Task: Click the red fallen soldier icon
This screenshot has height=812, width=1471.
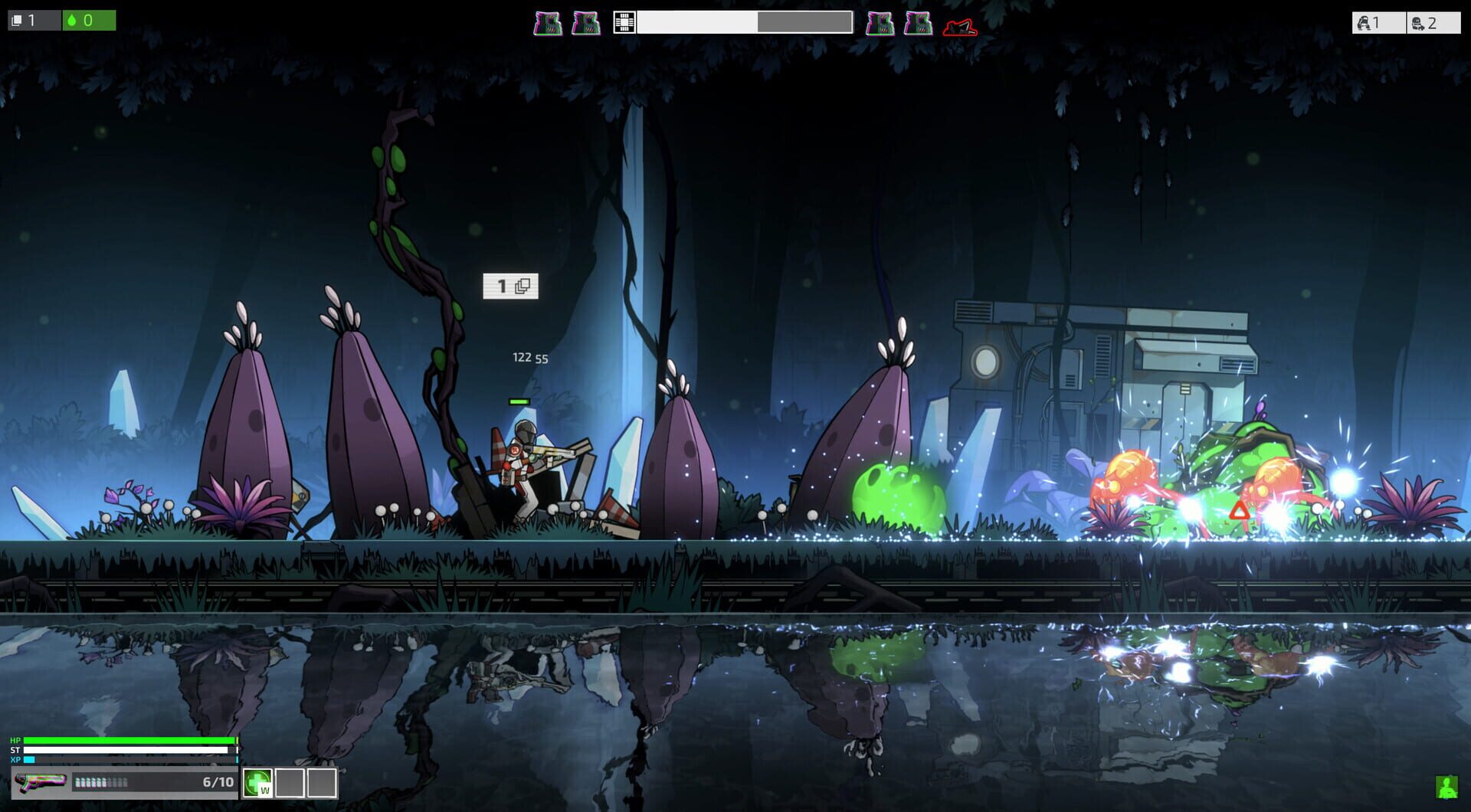Action: pyautogui.click(x=960, y=28)
